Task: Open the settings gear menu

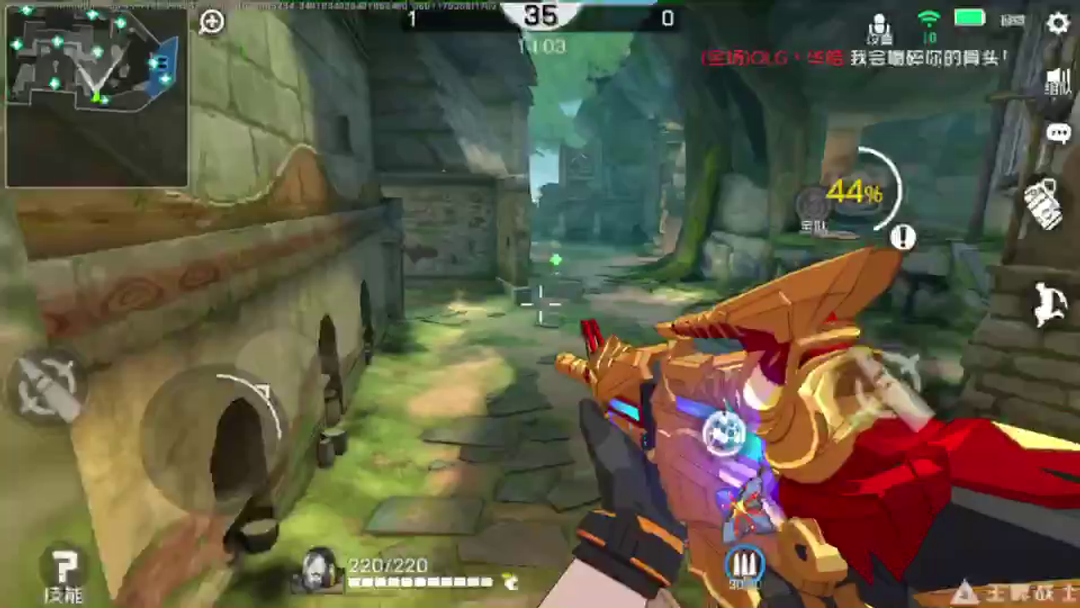Action: click(1057, 23)
